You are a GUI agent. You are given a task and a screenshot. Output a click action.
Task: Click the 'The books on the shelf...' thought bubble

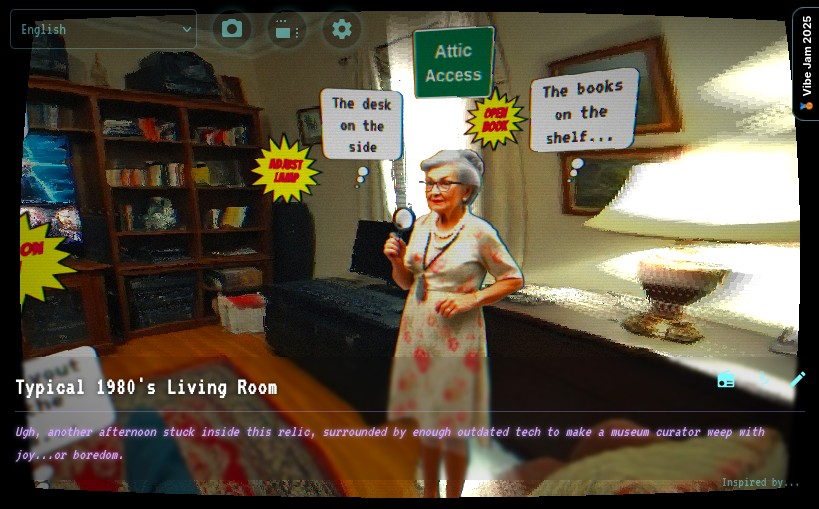pos(583,111)
